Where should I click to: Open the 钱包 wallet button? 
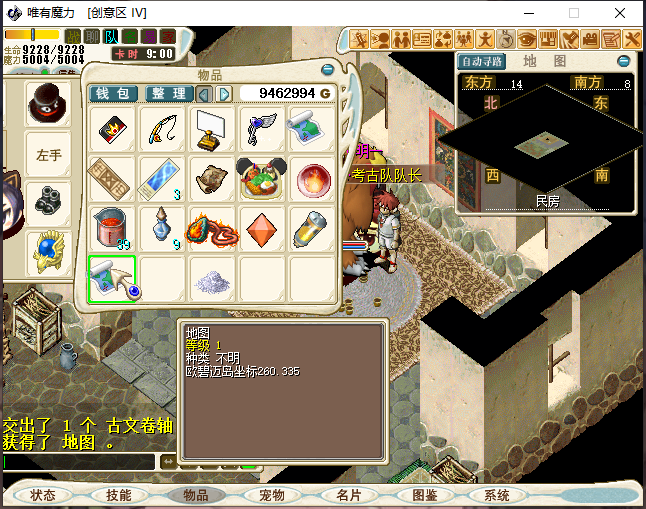coord(114,93)
